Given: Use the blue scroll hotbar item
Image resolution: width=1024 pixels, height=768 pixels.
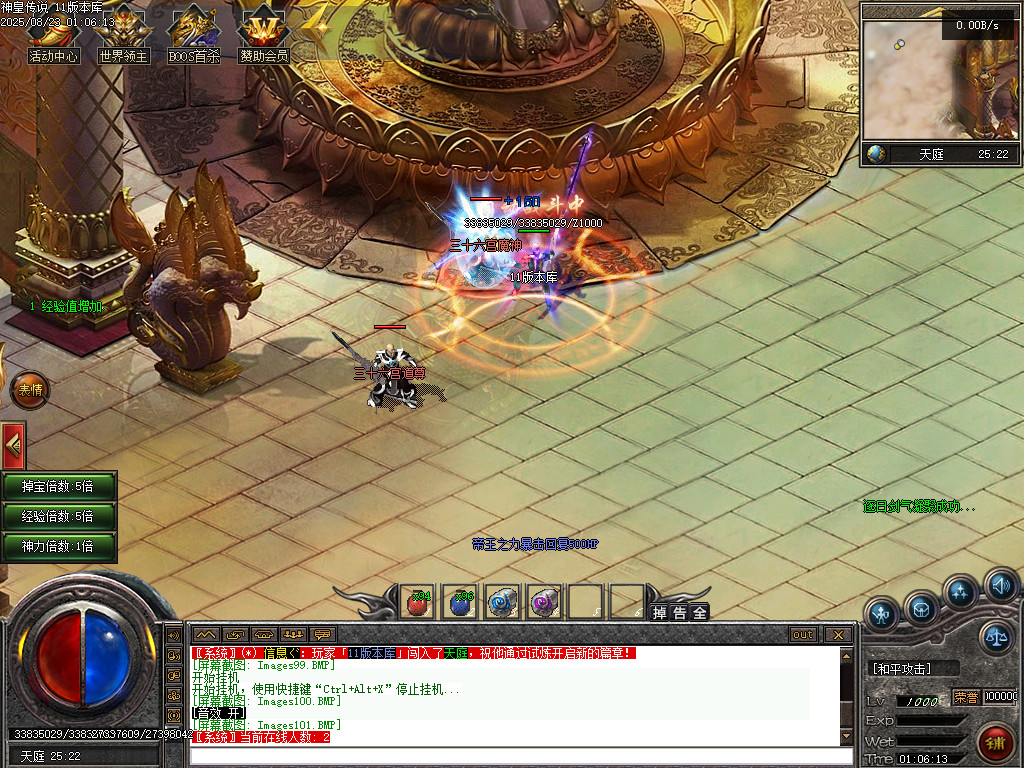Looking at the screenshot, I should point(502,603).
